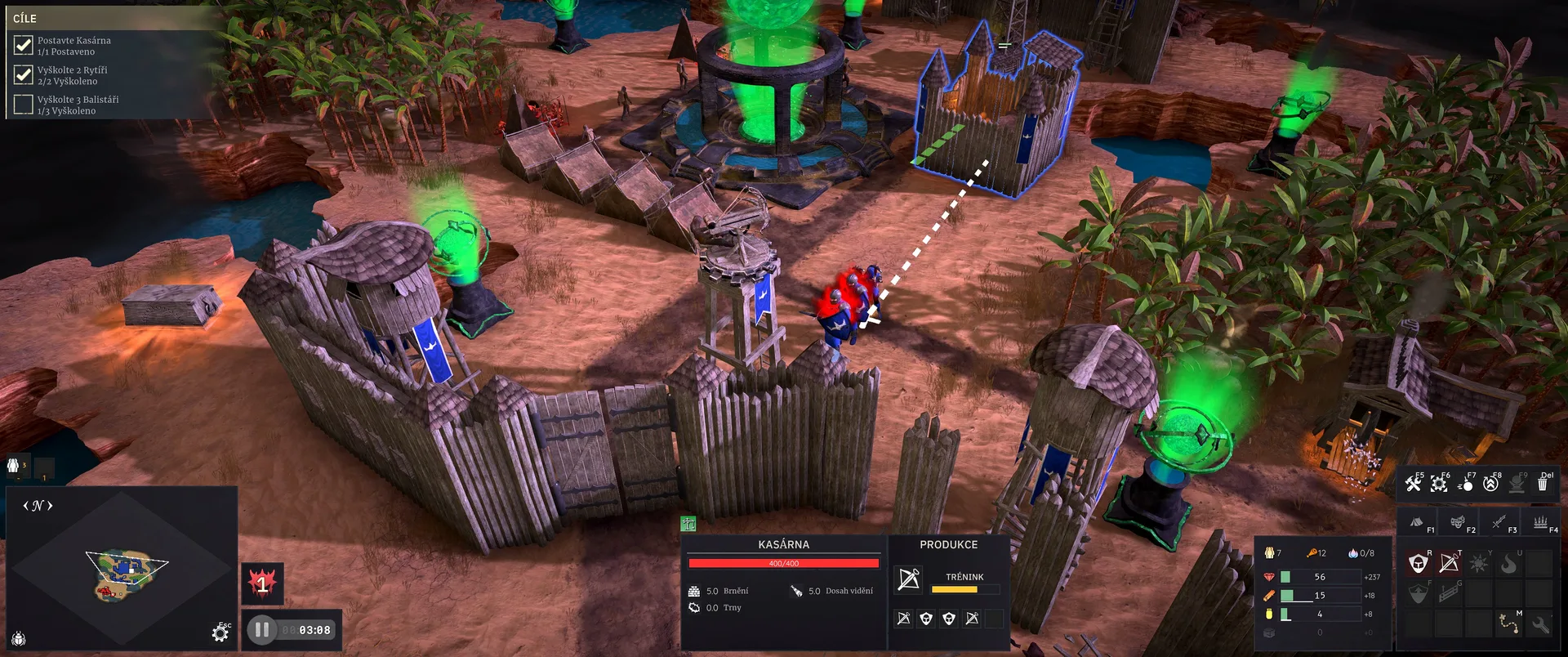Screen dimensions: 1568x657
Task: Click the green crane icon above Kasárna panel
Action: click(x=688, y=525)
